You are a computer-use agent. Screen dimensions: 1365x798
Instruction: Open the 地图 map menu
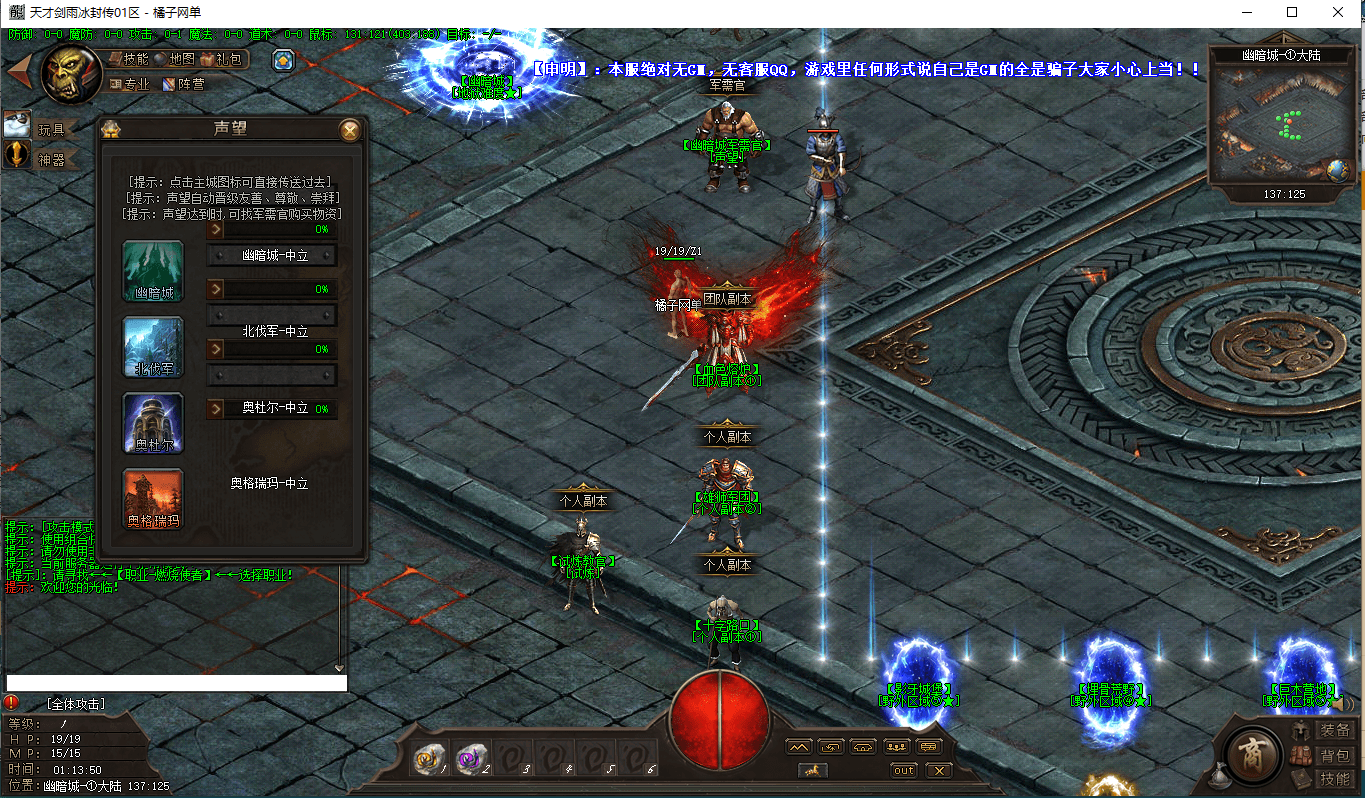174,59
